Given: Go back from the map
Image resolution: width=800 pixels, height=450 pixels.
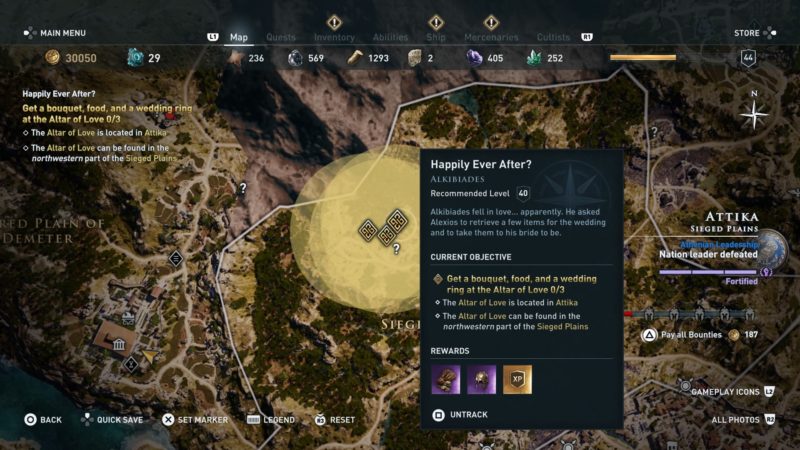Looking at the screenshot, I should click(43, 420).
